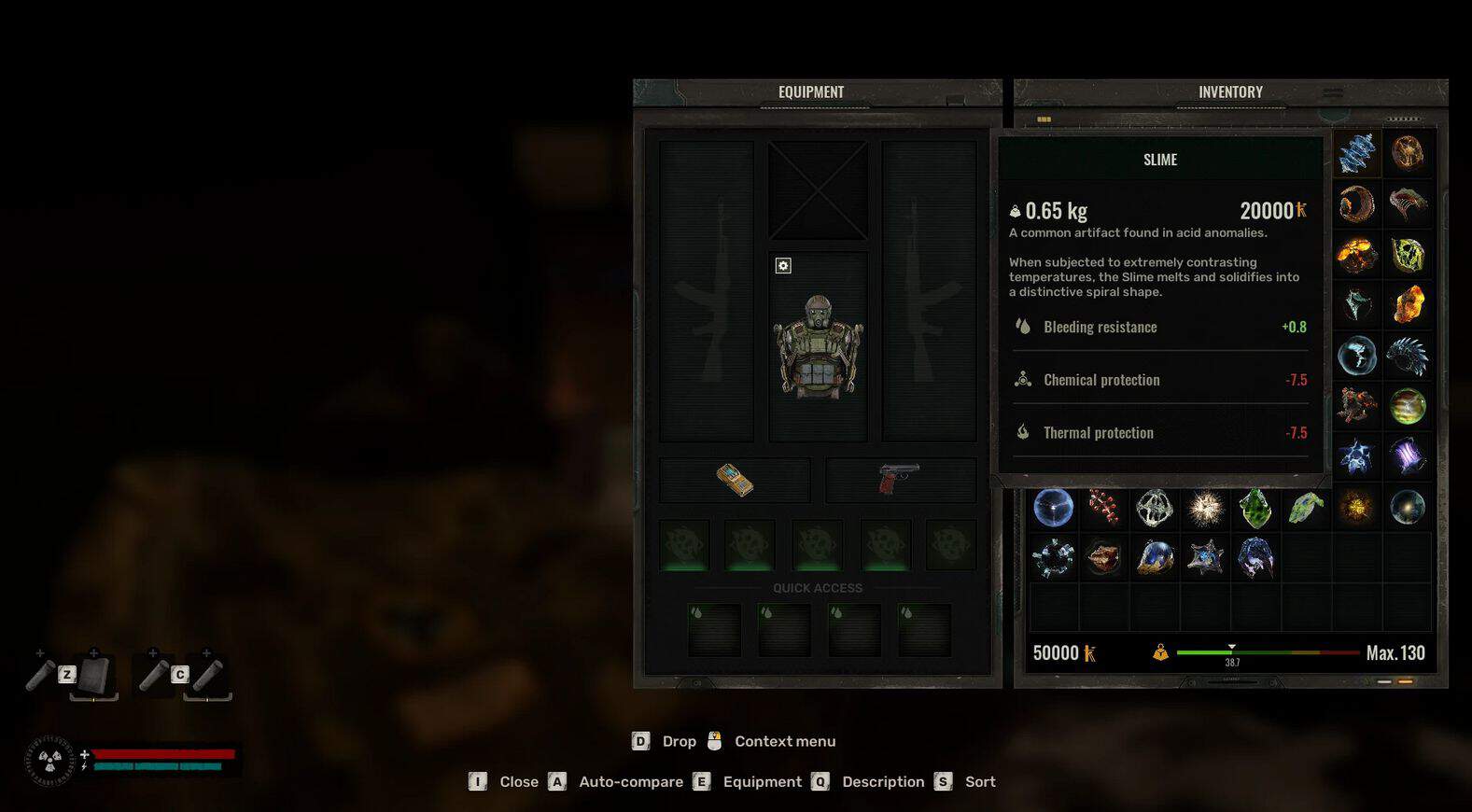Pick the dark spiny shell artifact

[1408, 356]
